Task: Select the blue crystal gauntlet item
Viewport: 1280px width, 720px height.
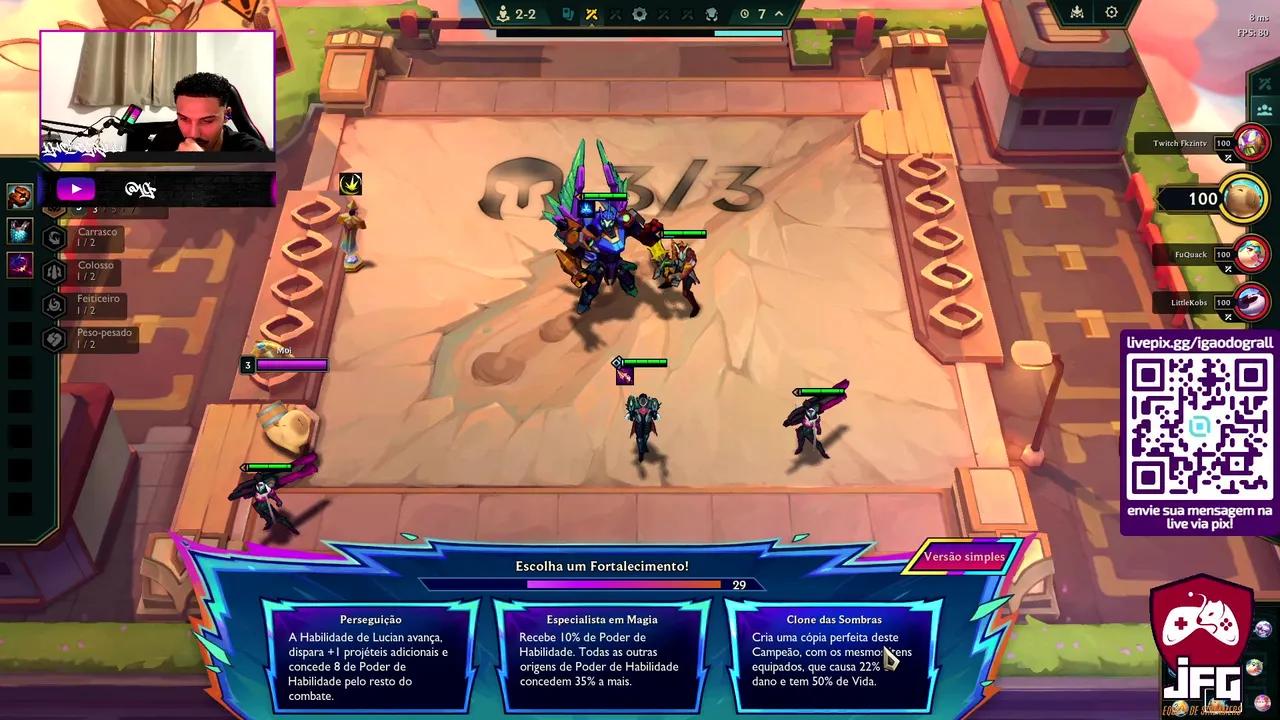Action: (x=20, y=231)
